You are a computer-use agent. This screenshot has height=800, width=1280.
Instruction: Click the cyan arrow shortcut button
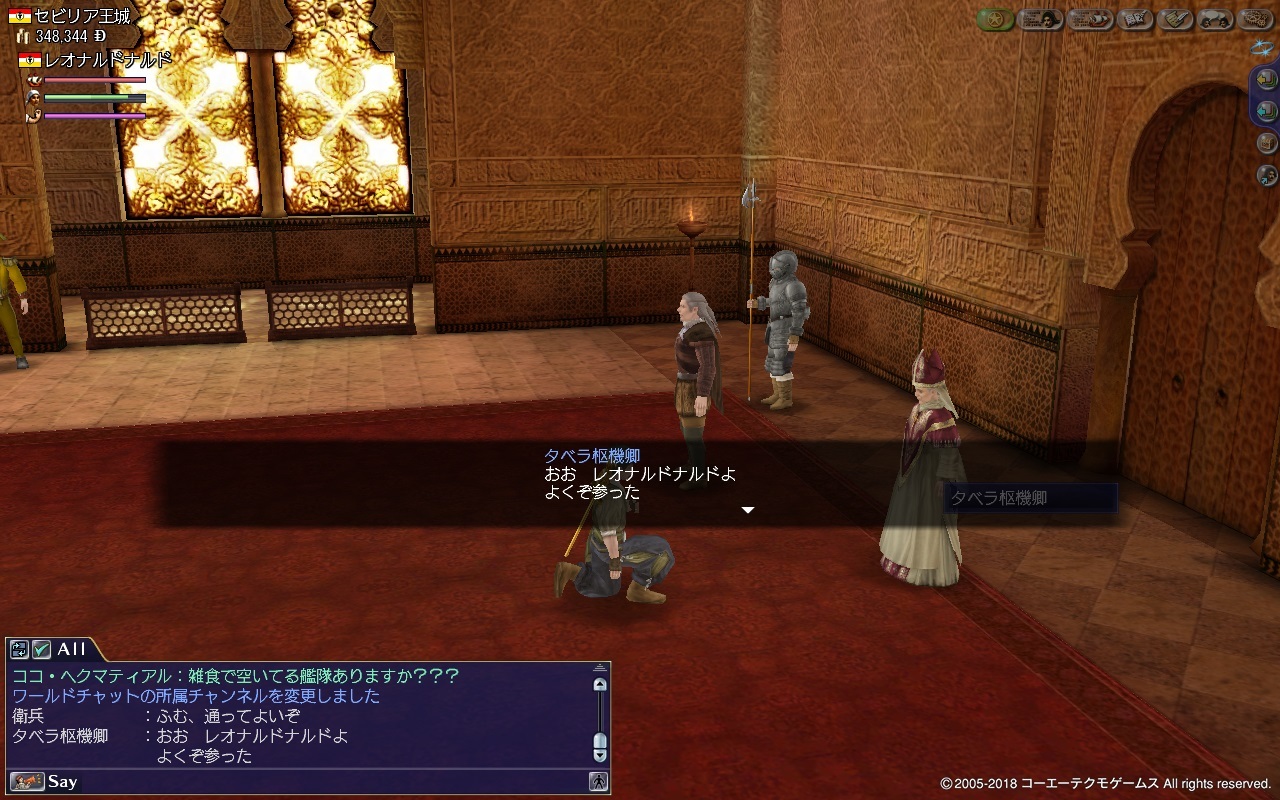(1267, 110)
